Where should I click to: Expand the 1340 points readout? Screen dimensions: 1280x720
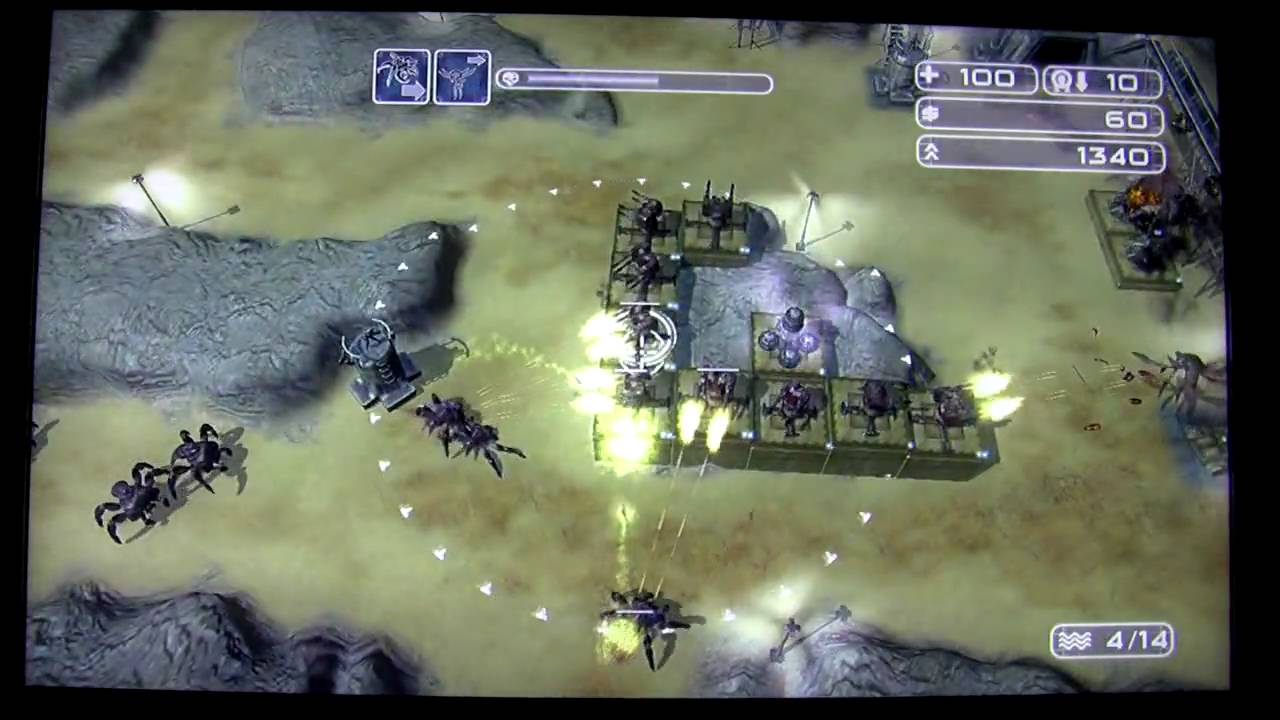[1040, 155]
